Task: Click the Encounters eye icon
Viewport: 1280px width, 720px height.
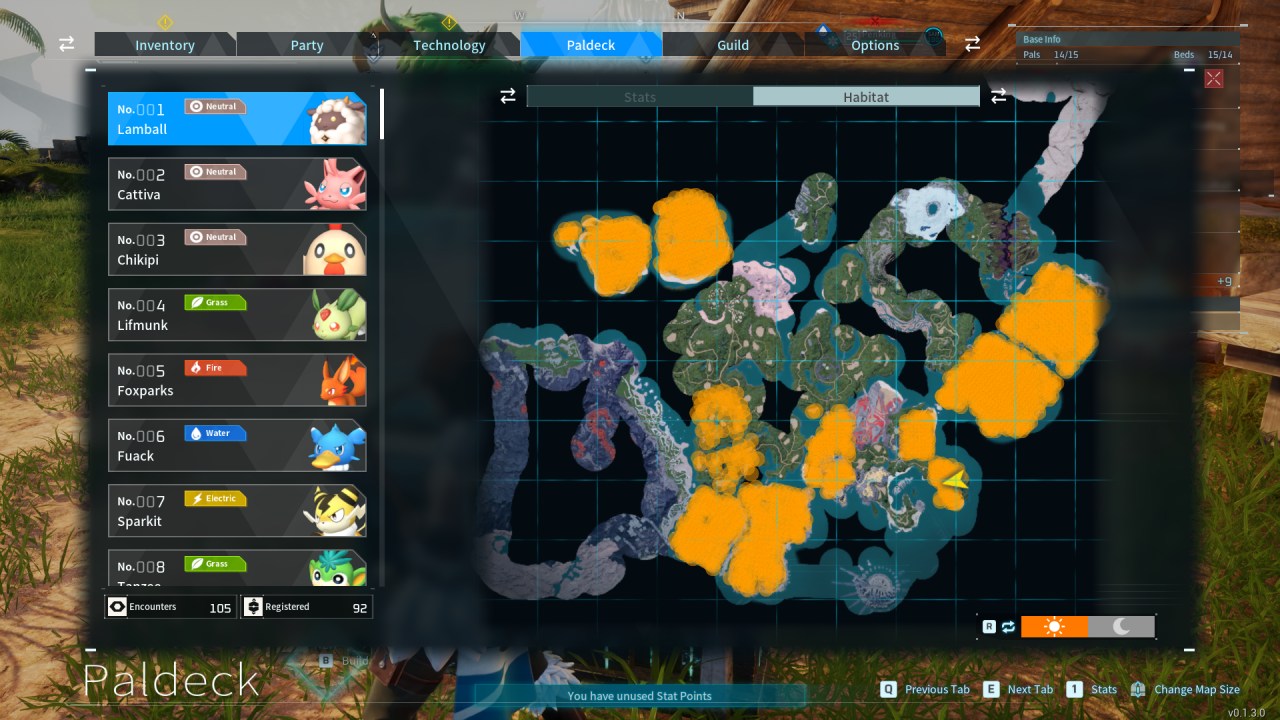Action: click(118, 606)
